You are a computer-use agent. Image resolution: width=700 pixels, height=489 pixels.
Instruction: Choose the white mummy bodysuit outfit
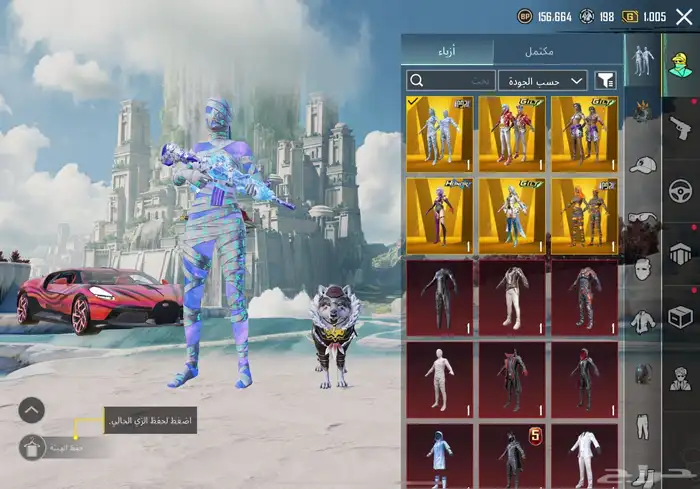pyautogui.click(x=439, y=377)
